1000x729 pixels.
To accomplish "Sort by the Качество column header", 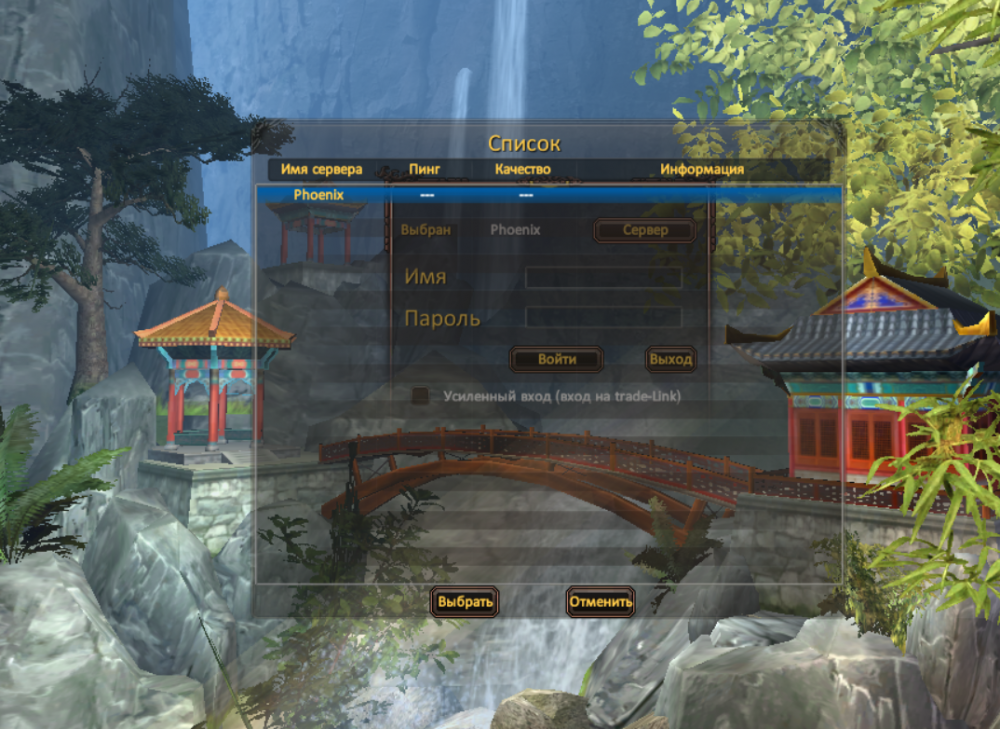I will pyautogui.click(x=522, y=169).
